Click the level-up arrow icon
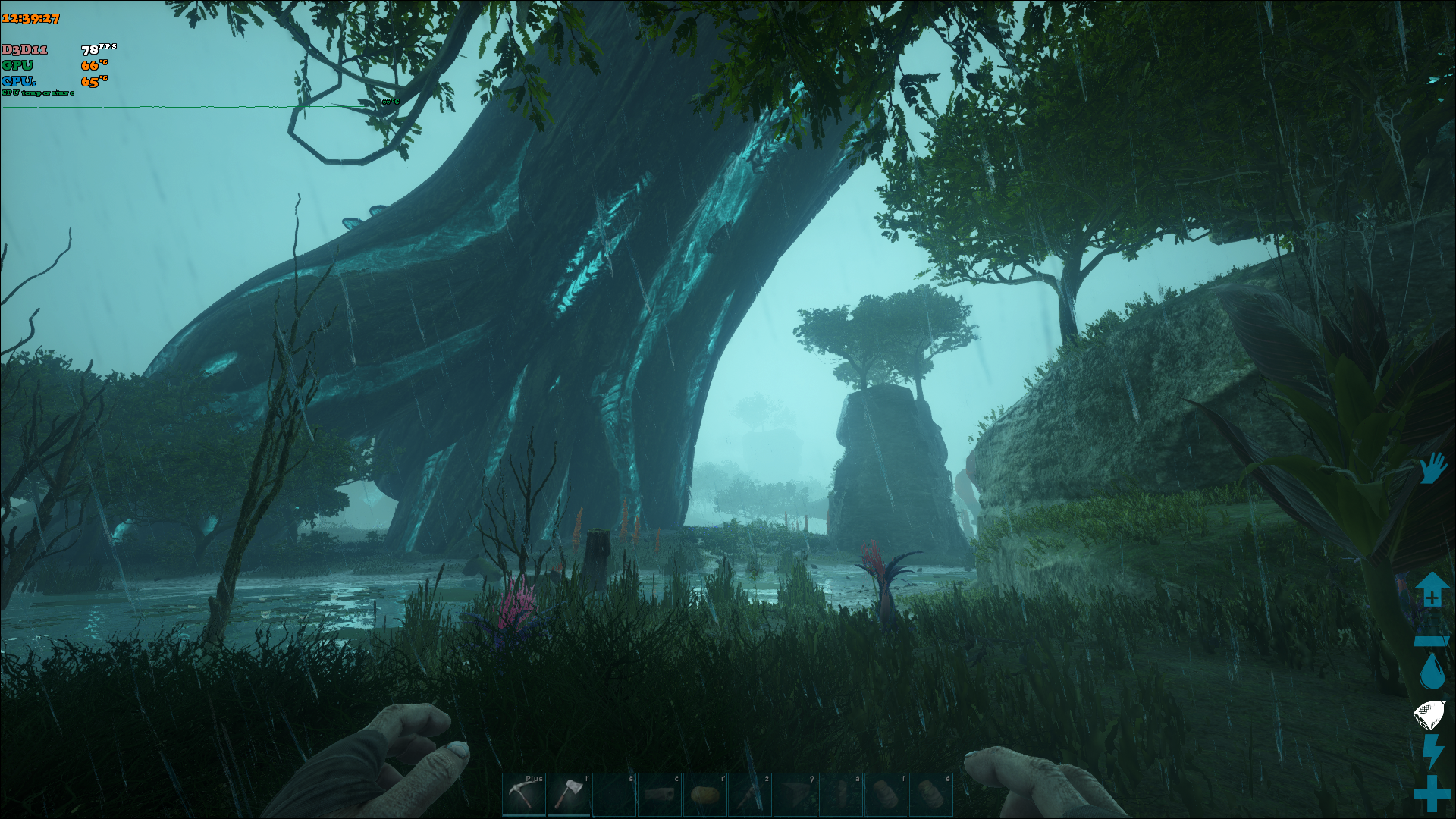The height and width of the screenshot is (819, 1456). tap(1431, 589)
